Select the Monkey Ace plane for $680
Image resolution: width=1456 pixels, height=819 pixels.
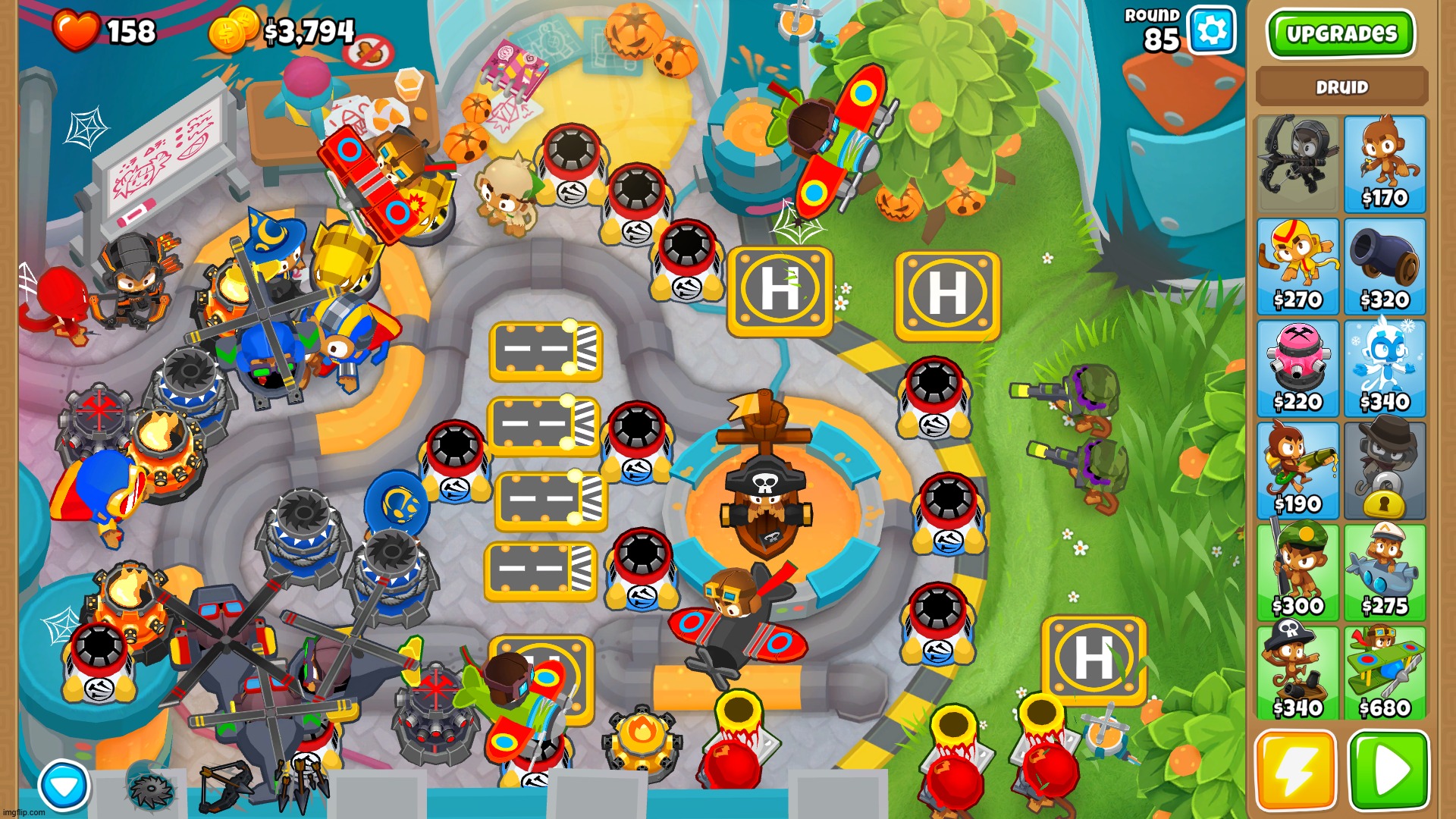(1385, 674)
